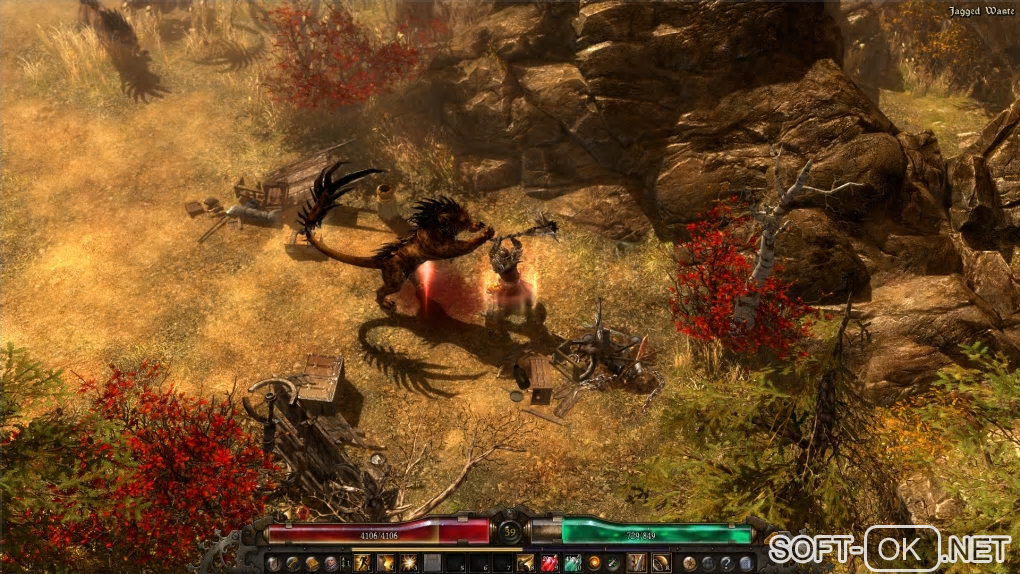Select the greyed-out skill in slot 4
This screenshot has height=574, width=1020.
tap(432, 563)
